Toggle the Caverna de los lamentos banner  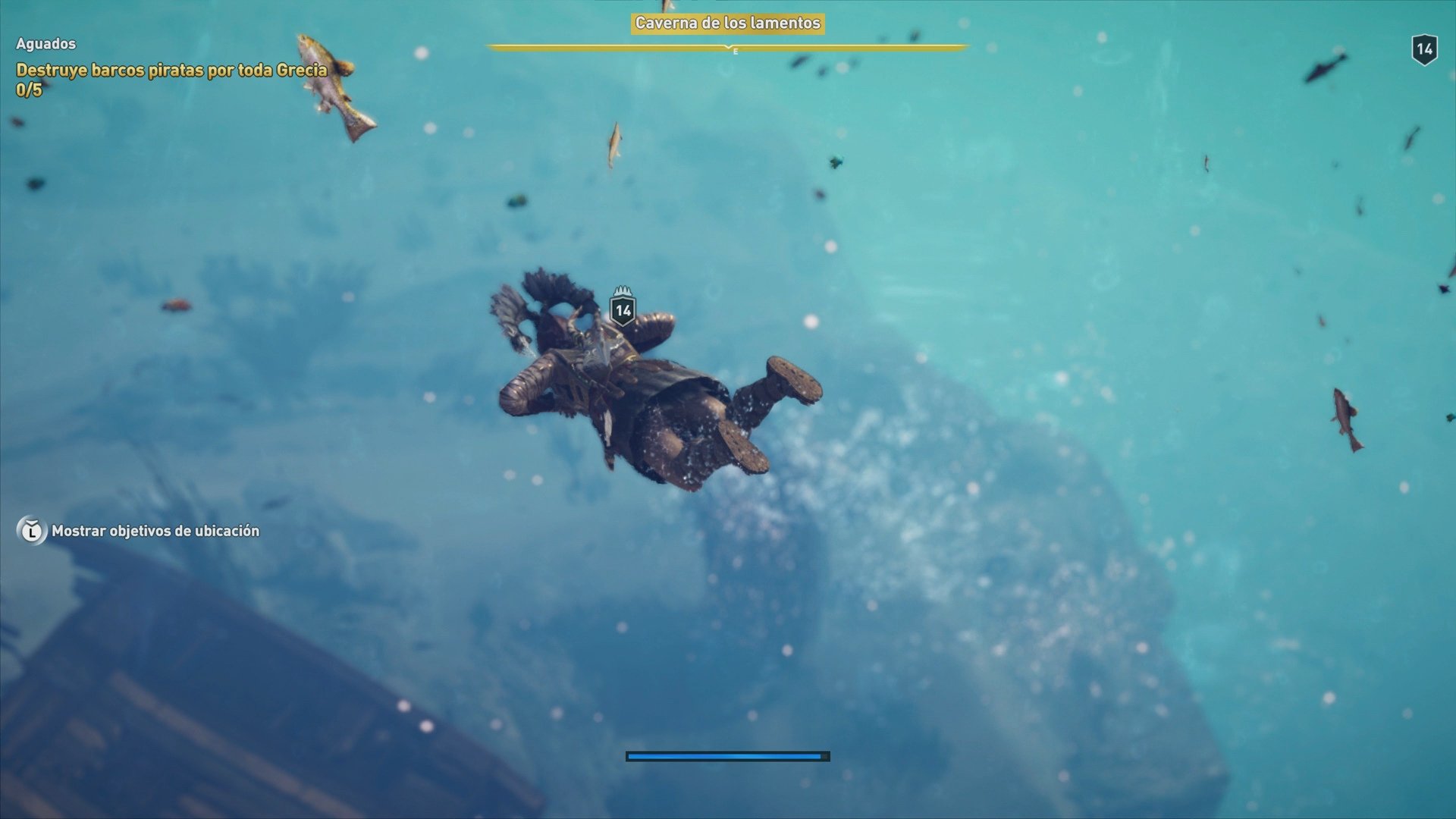click(x=726, y=24)
